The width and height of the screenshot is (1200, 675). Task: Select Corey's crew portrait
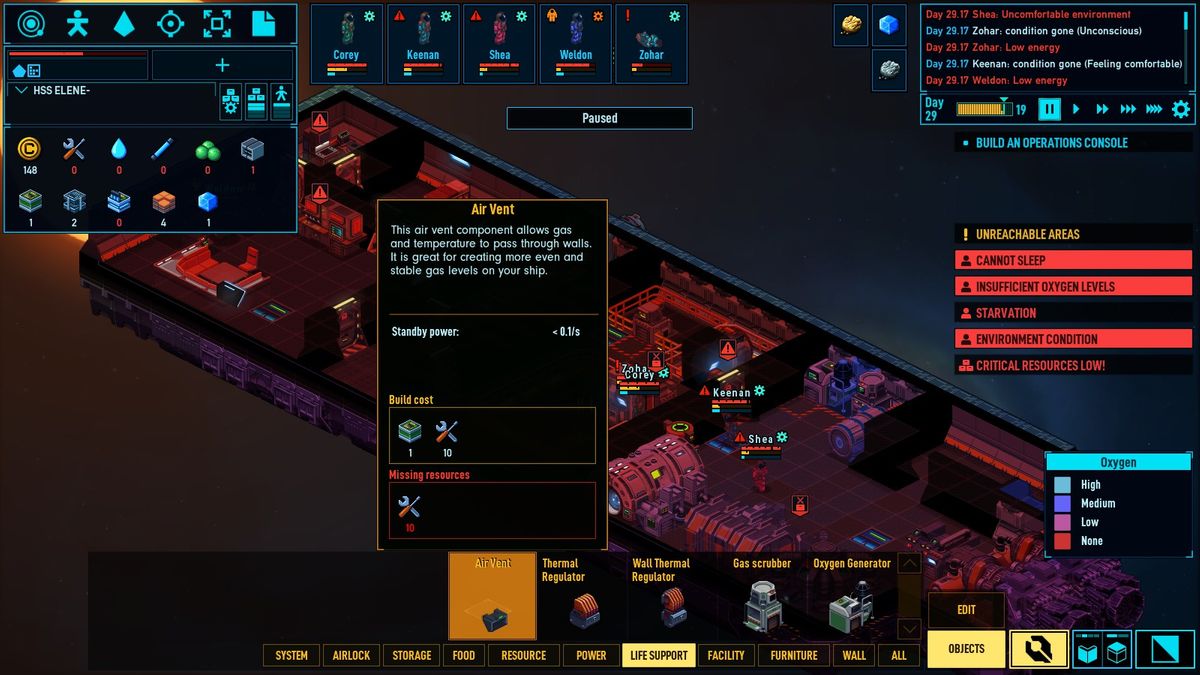[x=346, y=43]
